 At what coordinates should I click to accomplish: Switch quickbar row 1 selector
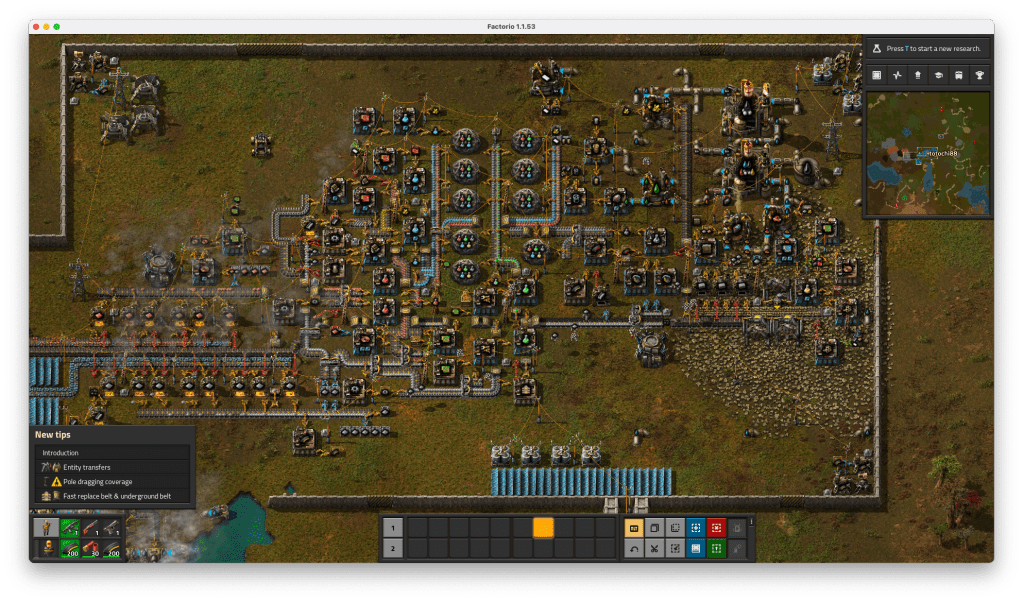point(393,527)
